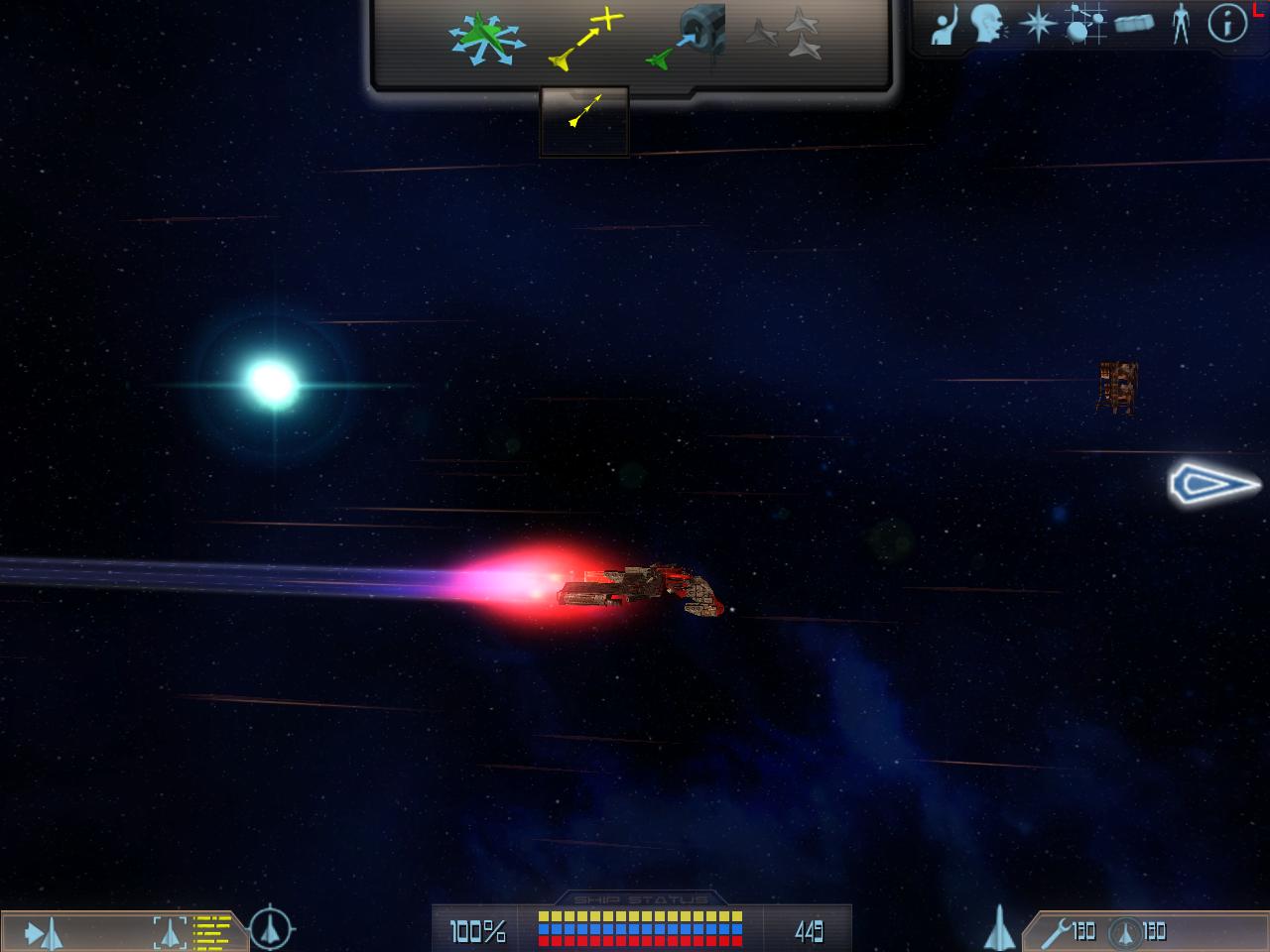Click the glowing white arrowhead screen-edge marker

click(1212, 484)
